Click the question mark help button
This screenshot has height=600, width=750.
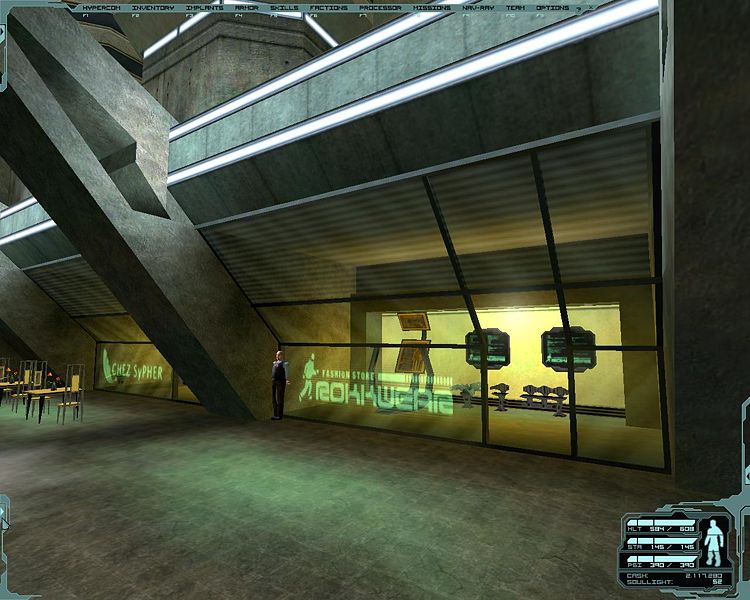pos(579,7)
